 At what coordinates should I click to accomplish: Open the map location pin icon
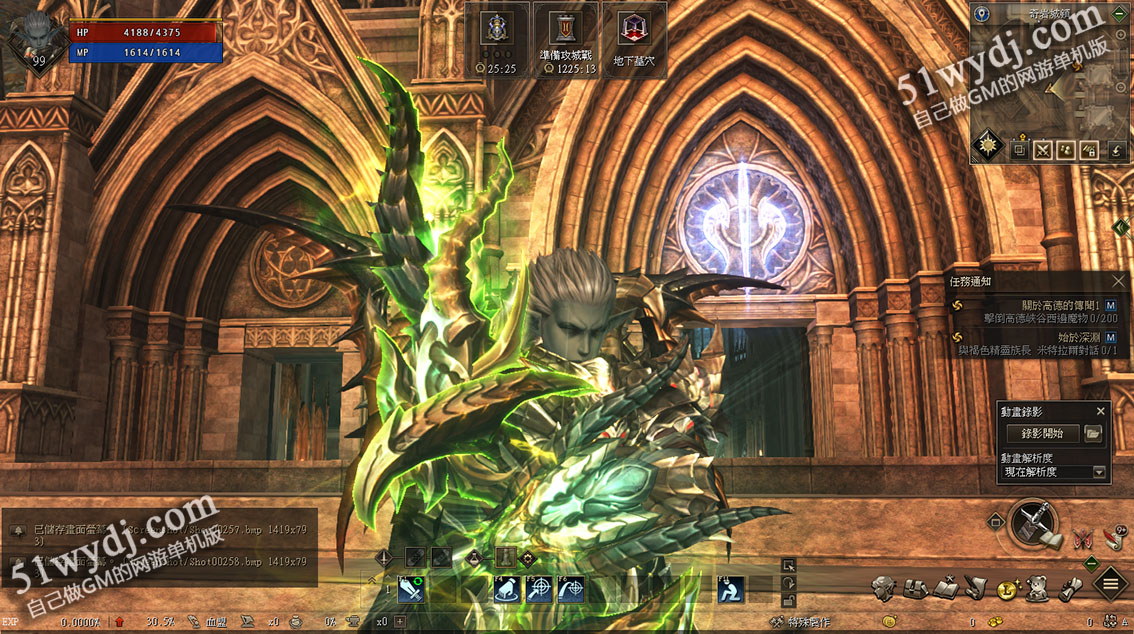pyautogui.click(x=981, y=14)
